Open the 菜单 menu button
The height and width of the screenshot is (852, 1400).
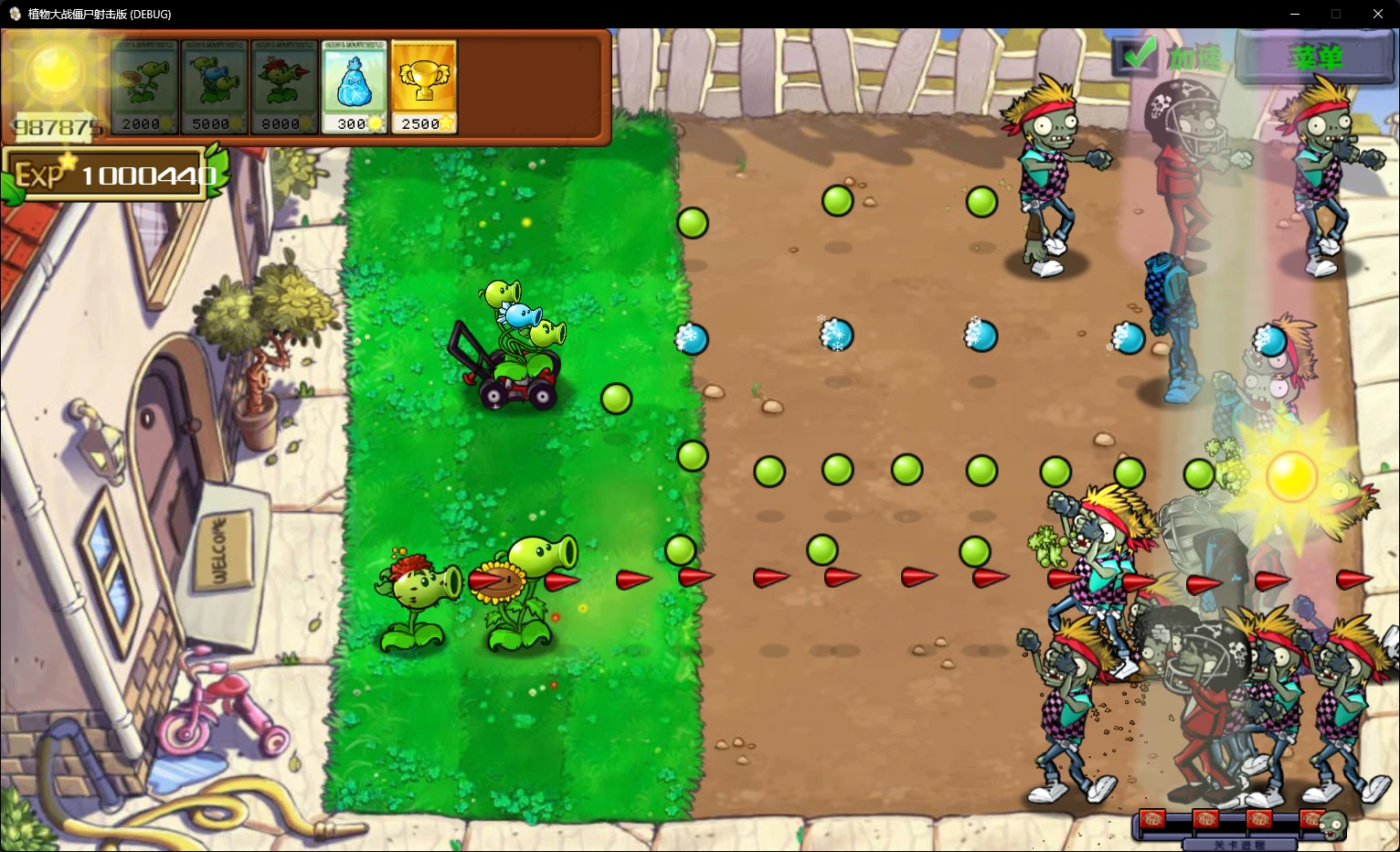click(x=1316, y=55)
